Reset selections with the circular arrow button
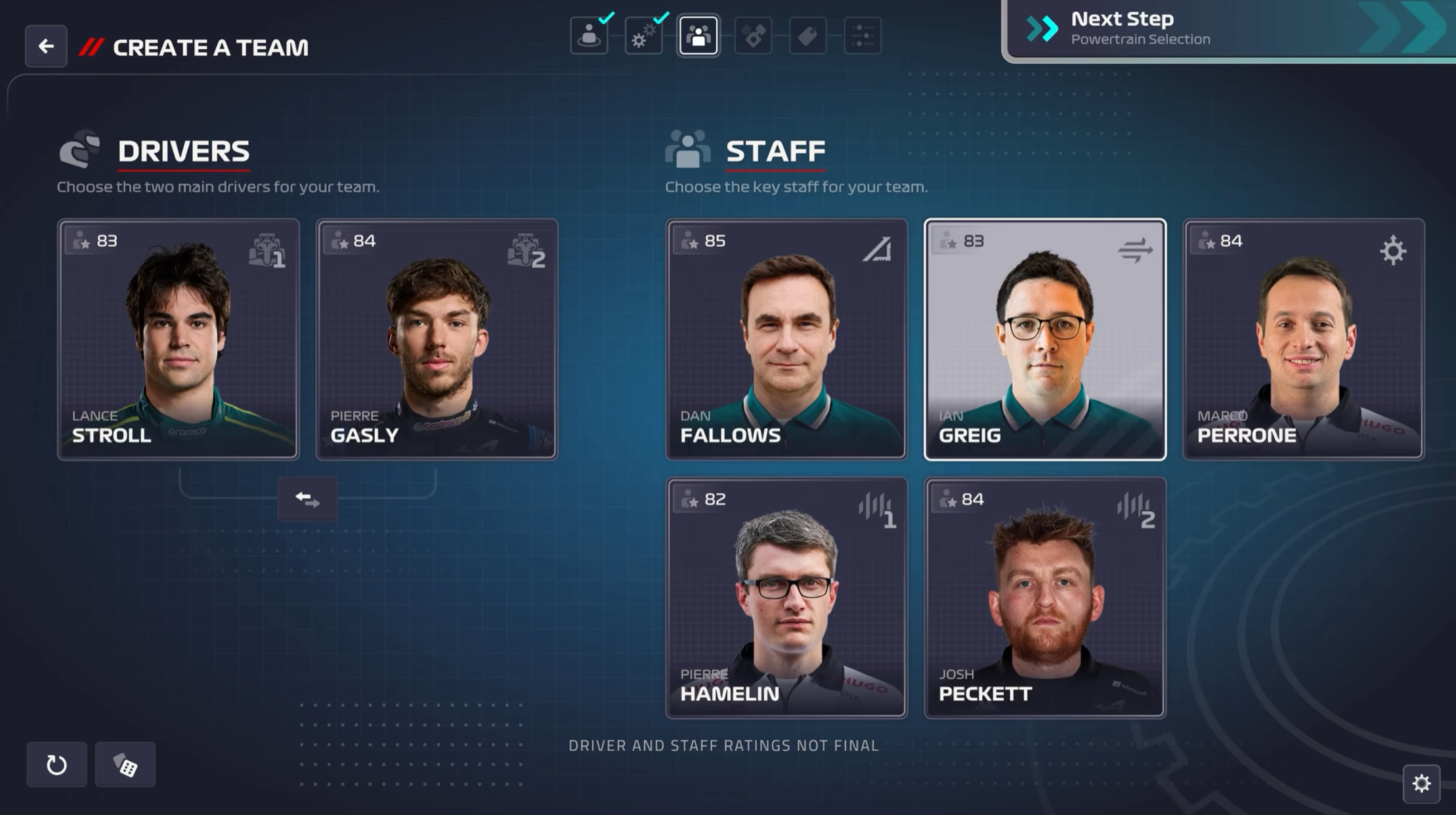Screen dimensions: 1456x815 pos(56,764)
